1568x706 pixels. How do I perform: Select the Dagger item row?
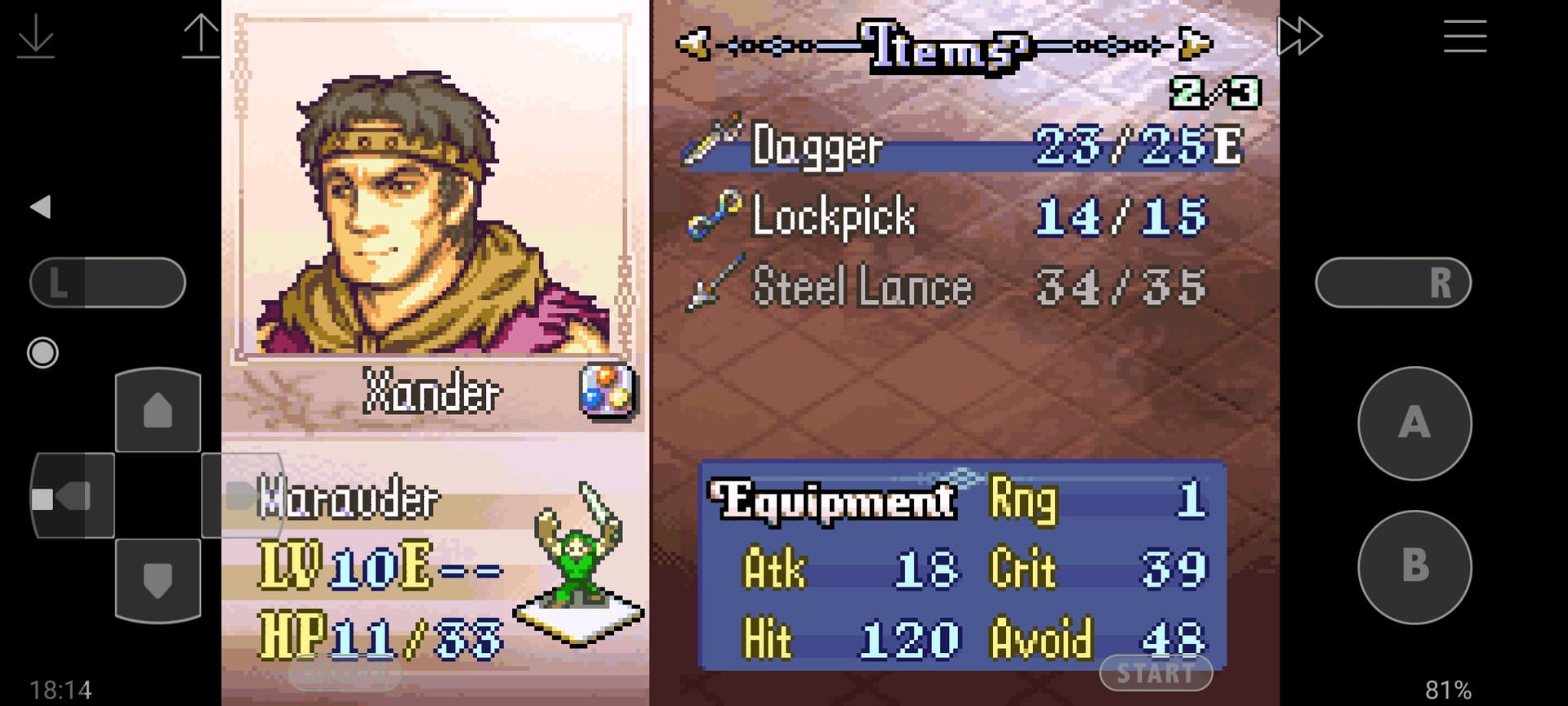tap(964, 147)
